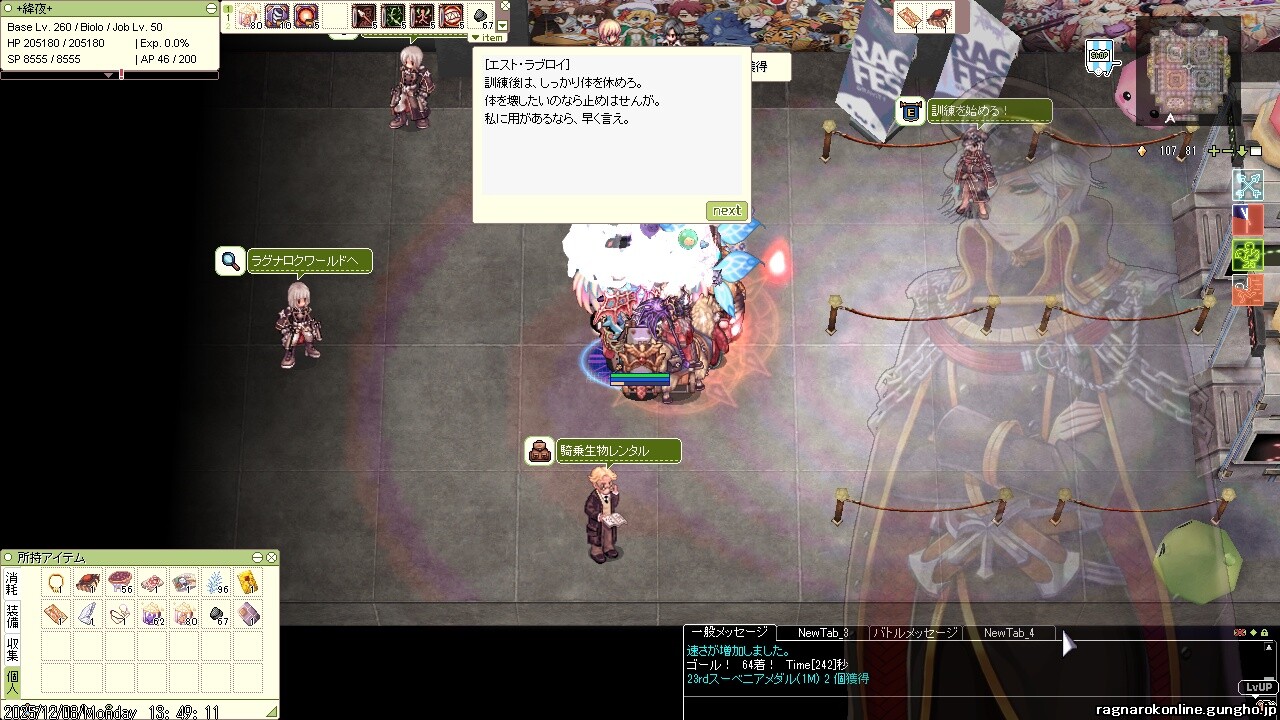The width and height of the screenshot is (1280, 720).
Task: Click the next button in the dialogue box
Action: pyautogui.click(x=726, y=211)
